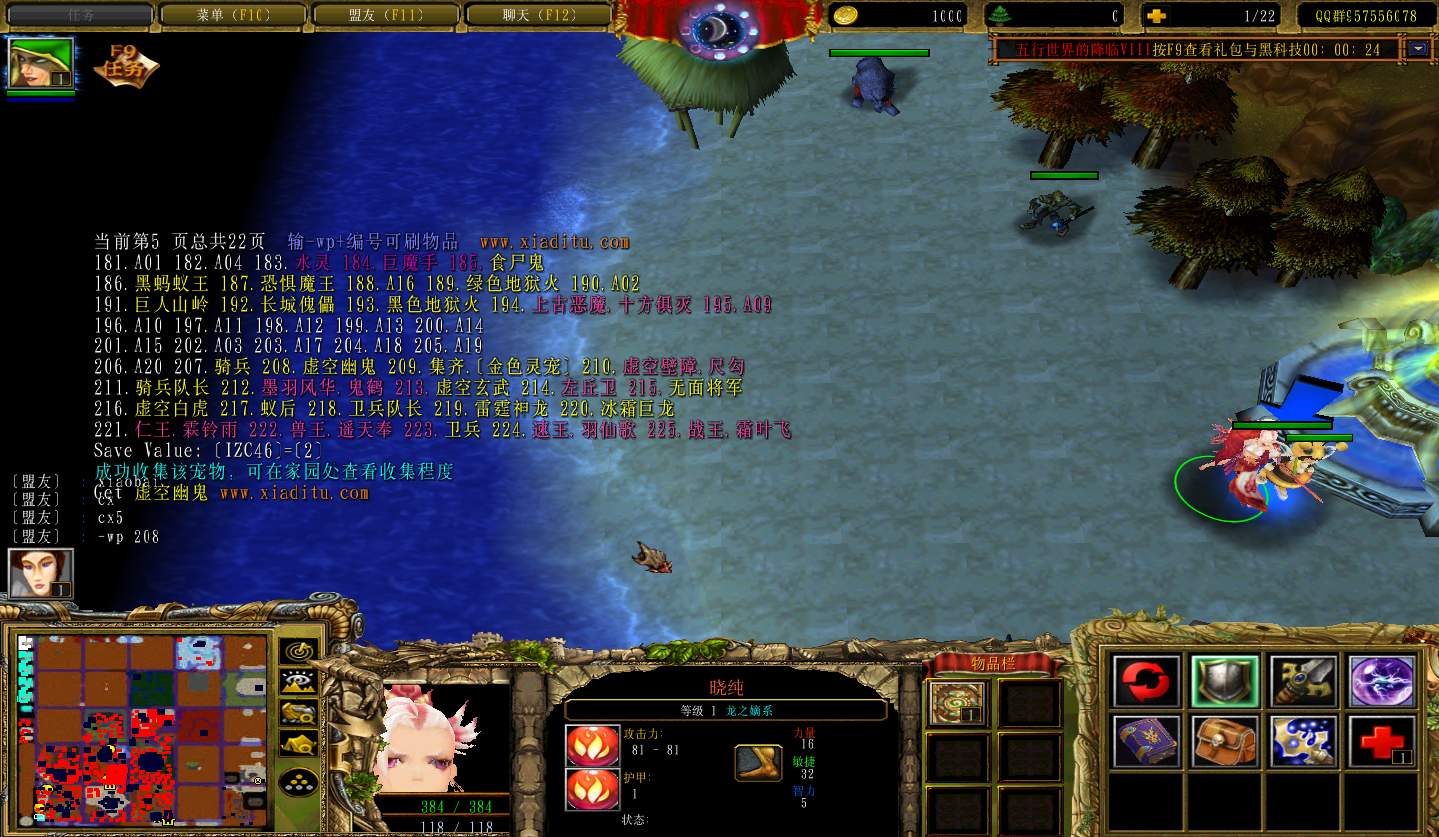
Task: Open the purple spellbook ability
Action: coord(1147,741)
